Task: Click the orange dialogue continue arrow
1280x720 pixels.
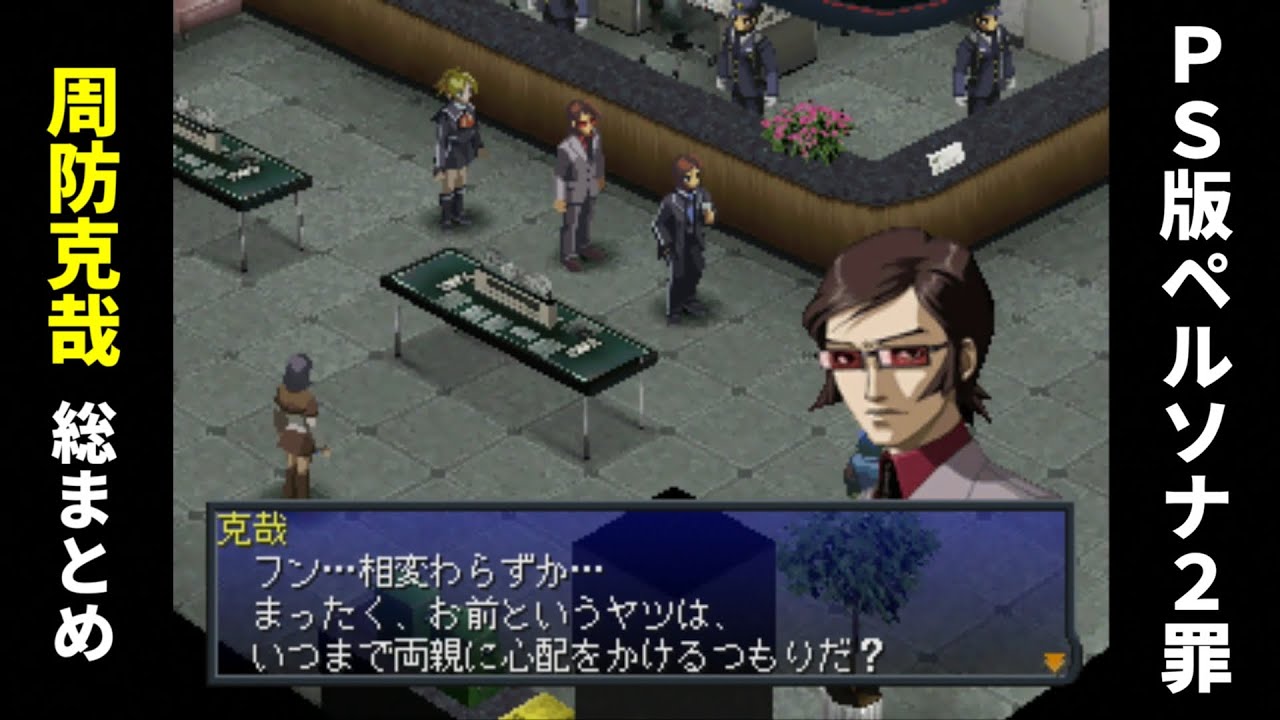Action: tap(1053, 661)
